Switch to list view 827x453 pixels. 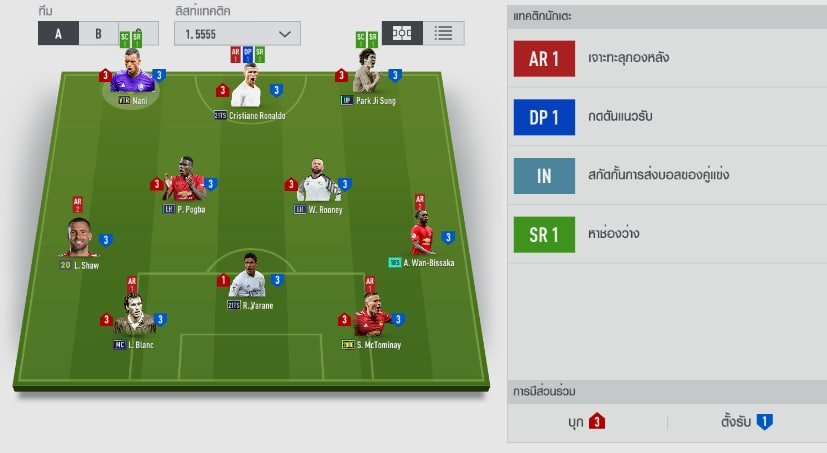coord(443,32)
